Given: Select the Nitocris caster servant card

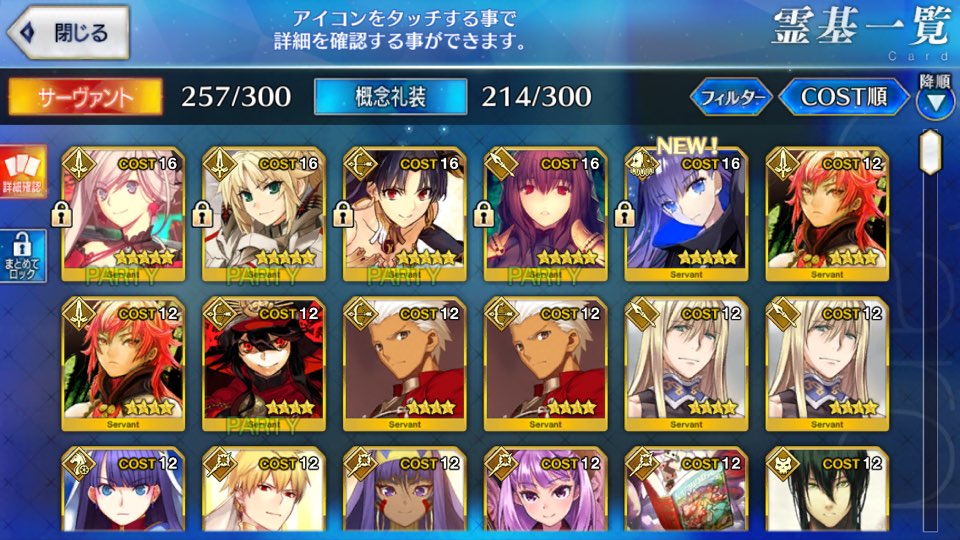Looking at the screenshot, I should click(x=403, y=495).
